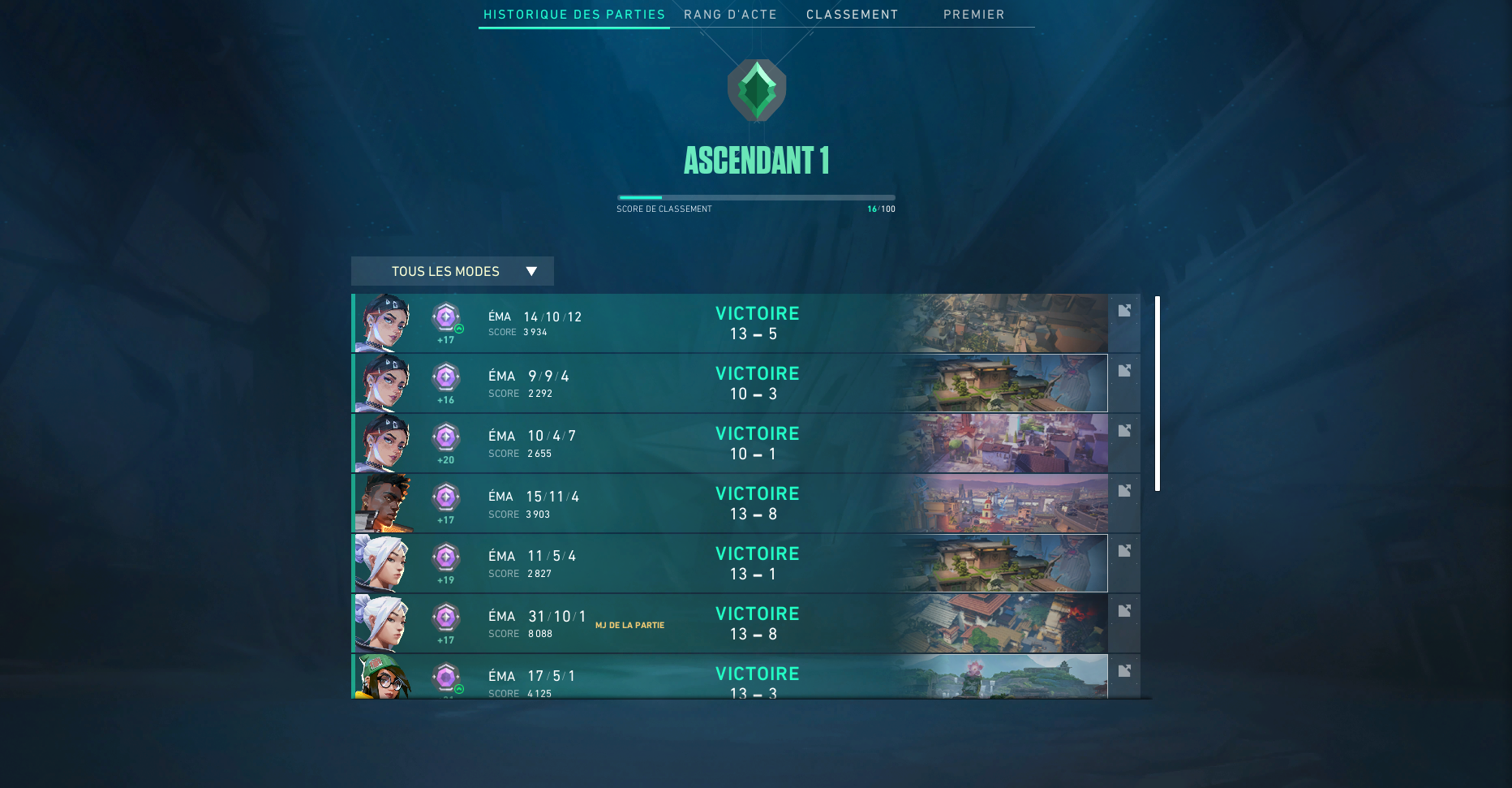Select the 10–3 victory match row
The width and height of the screenshot is (1512, 788).
pyautogui.click(x=756, y=383)
